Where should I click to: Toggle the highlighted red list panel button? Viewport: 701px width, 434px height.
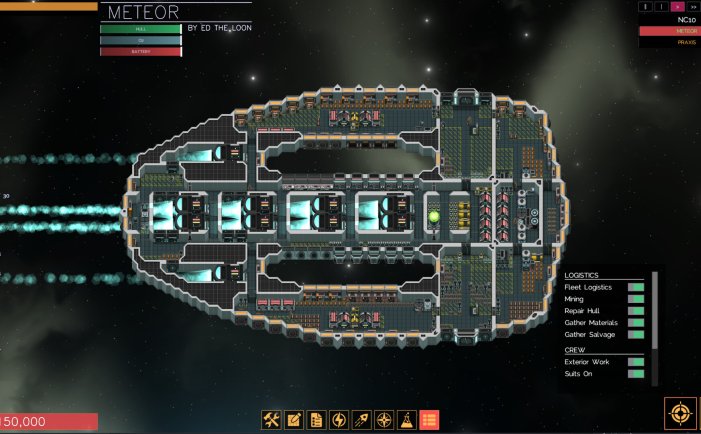click(x=430, y=420)
